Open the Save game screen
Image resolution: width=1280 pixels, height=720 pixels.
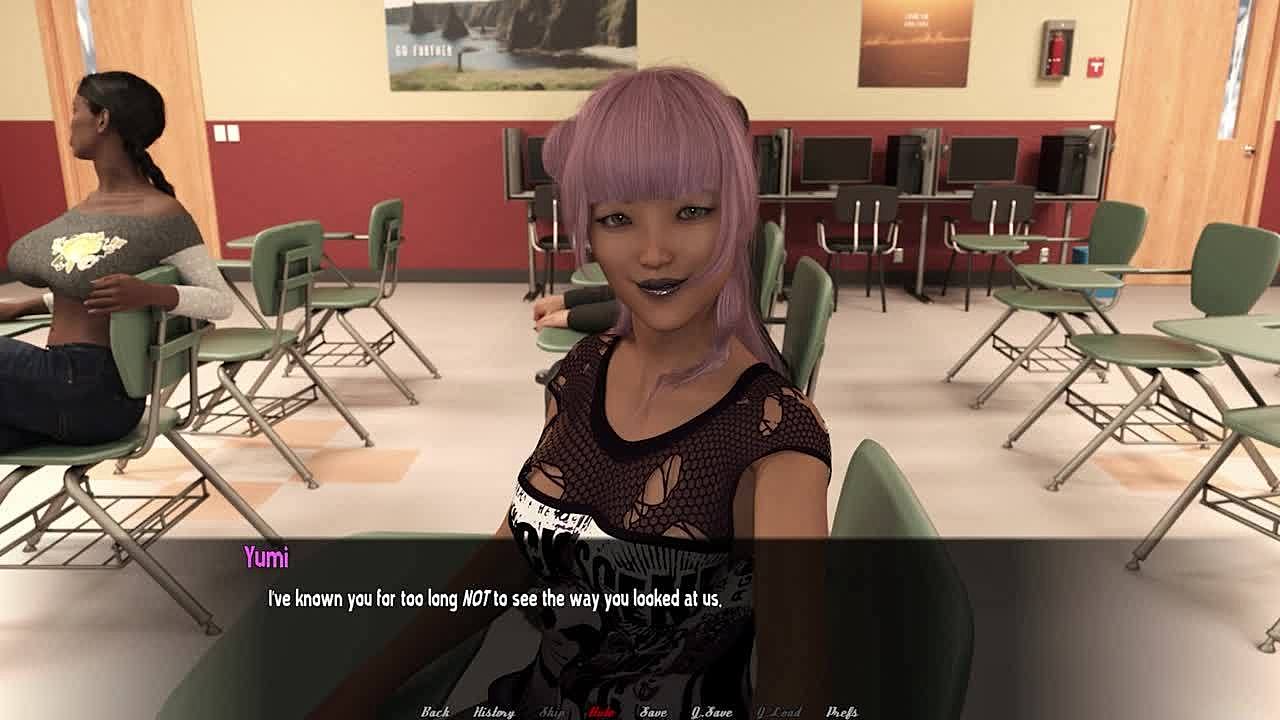[653, 712]
